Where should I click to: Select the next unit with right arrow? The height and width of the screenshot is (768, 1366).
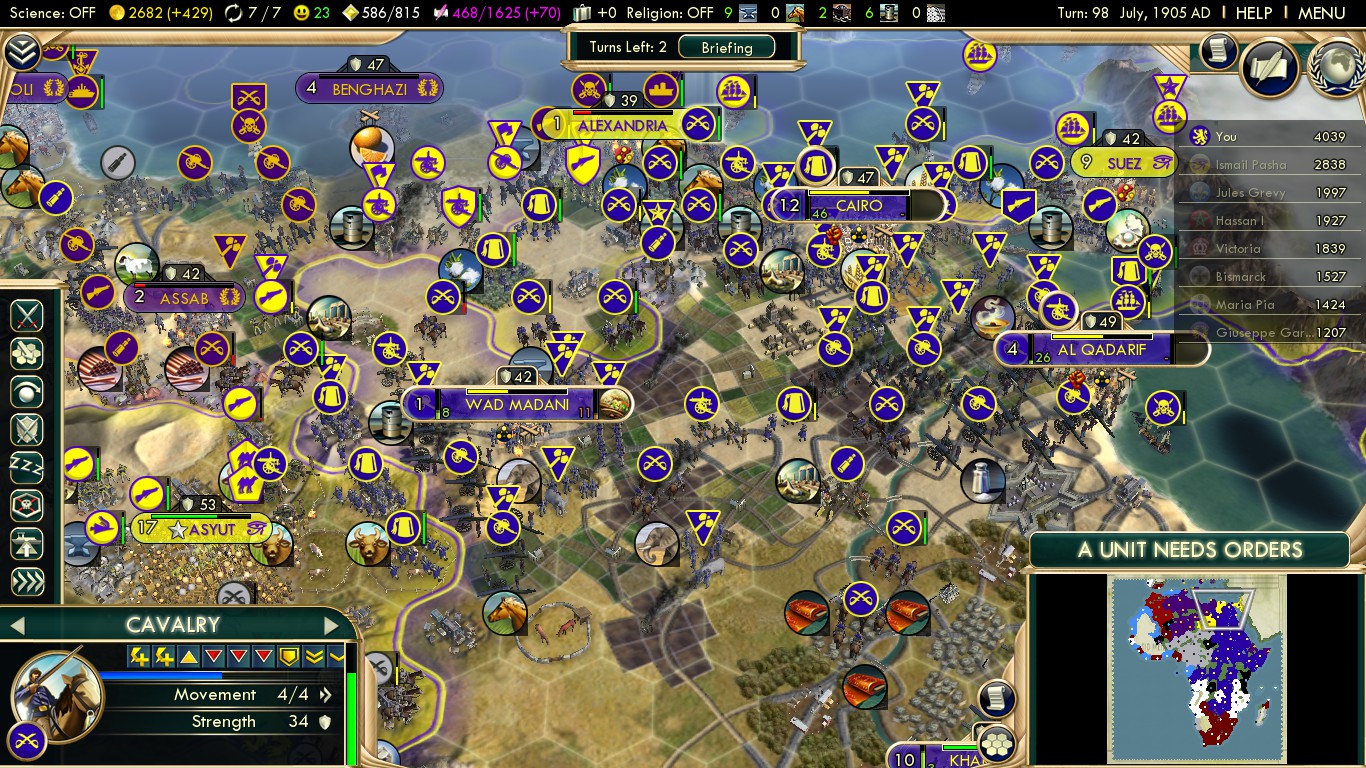pos(332,626)
